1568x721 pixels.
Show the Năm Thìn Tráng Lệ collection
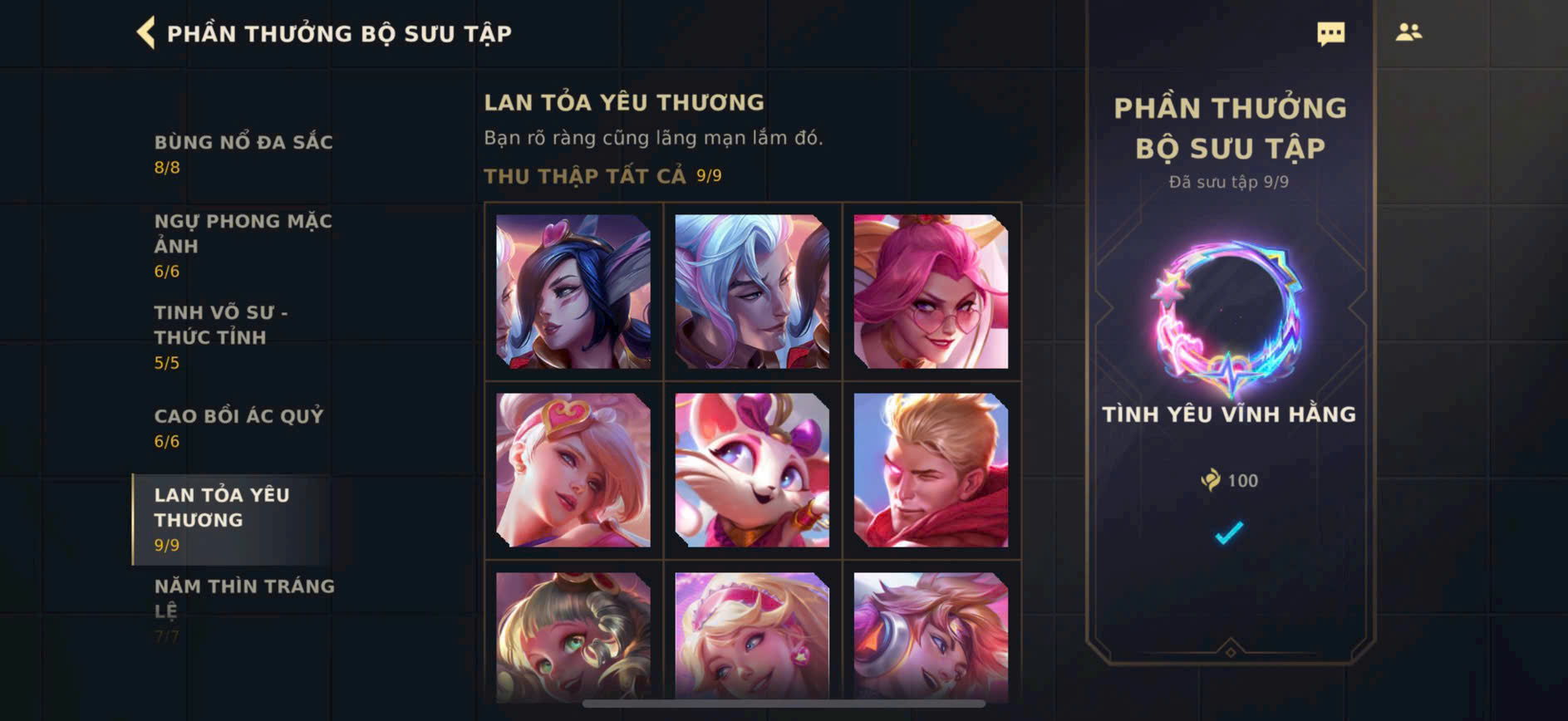tap(243, 598)
